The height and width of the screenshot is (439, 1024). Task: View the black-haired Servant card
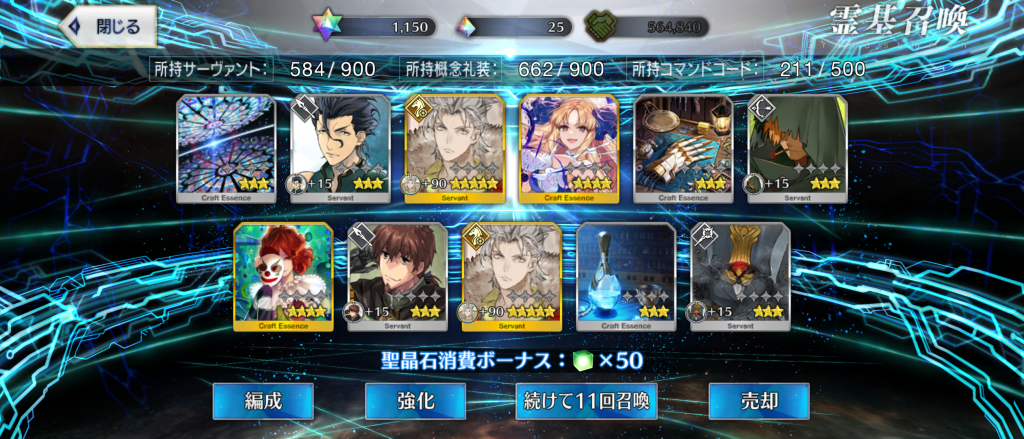[x=340, y=148]
